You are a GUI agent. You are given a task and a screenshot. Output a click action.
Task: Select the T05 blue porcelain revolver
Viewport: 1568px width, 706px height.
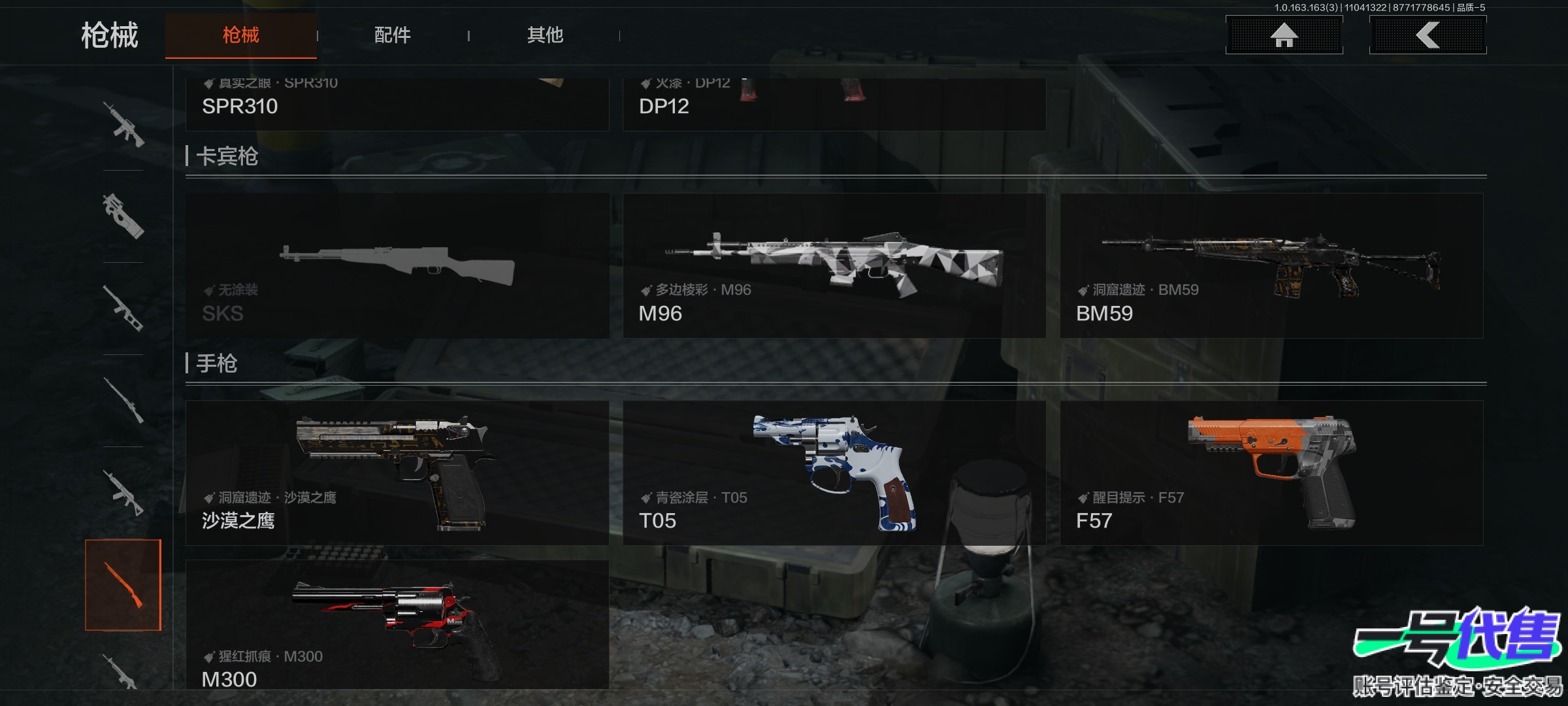click(834, 473)
